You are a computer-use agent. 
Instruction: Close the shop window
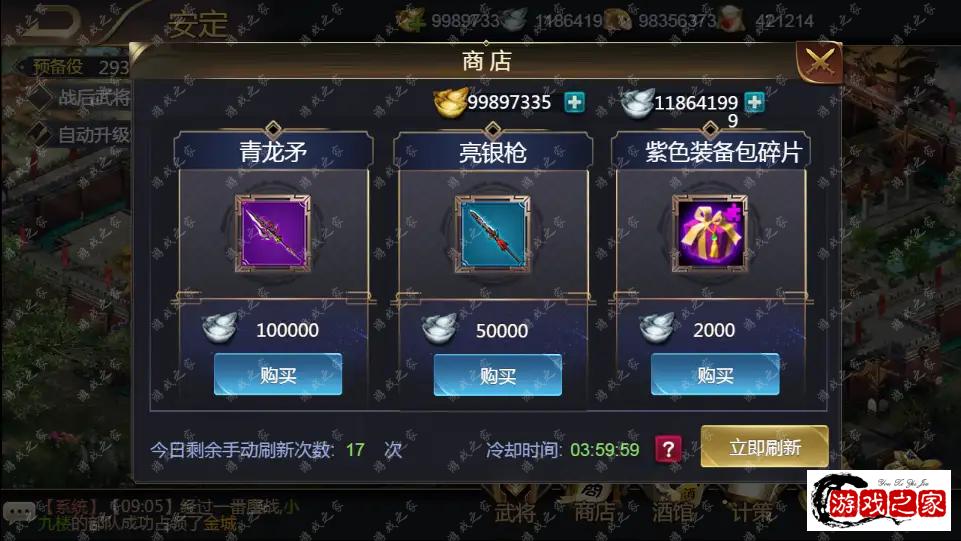(819, 63)
